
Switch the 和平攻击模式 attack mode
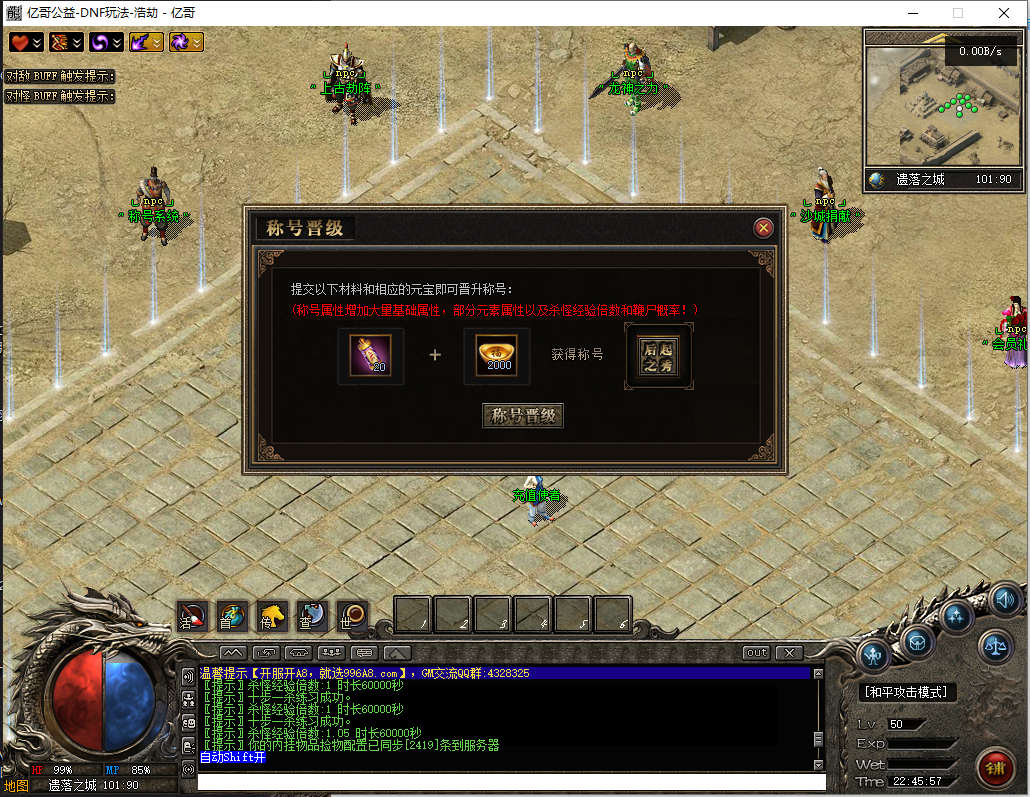tap(908, 692)
